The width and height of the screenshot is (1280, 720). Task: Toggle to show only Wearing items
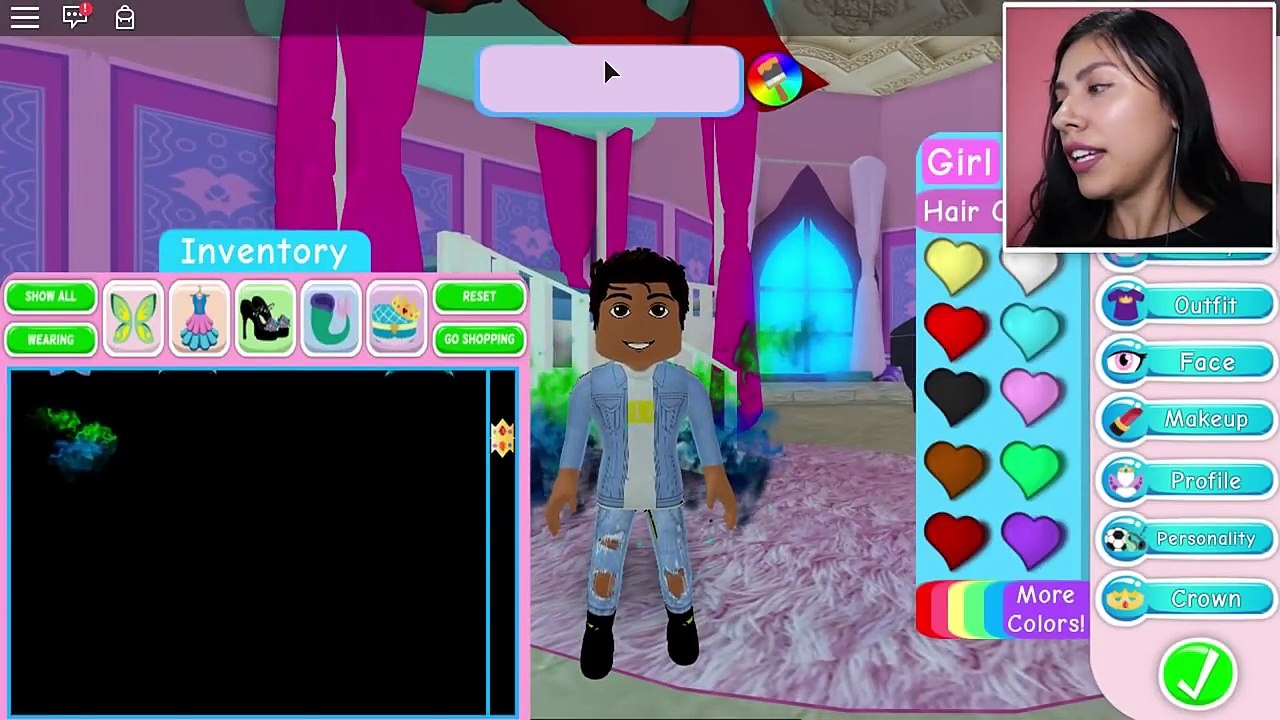tap(50, 339)
